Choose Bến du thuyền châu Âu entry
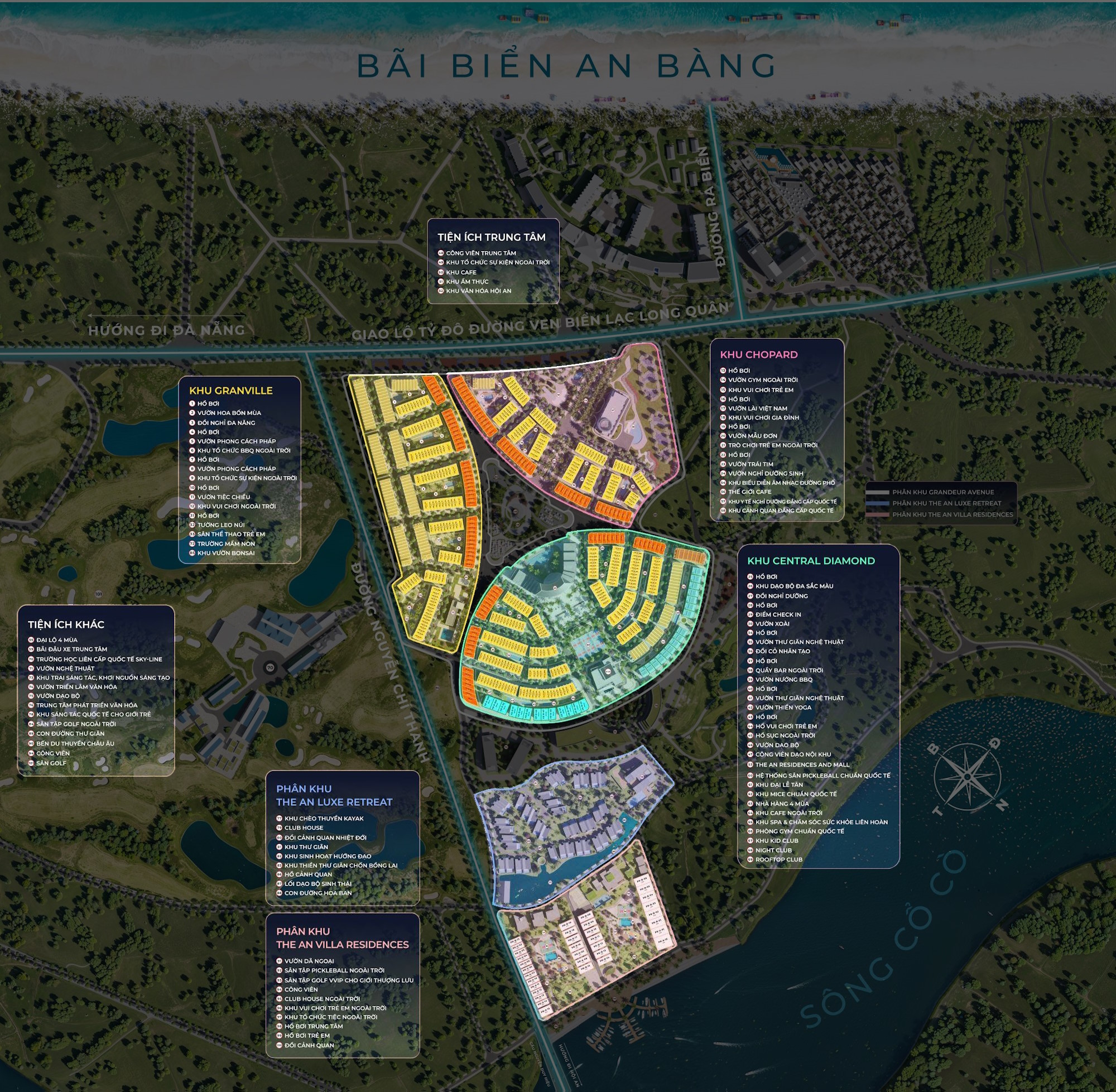Image resolution: width=1116 pixels, height=1092 pixels. pos(75,743)
